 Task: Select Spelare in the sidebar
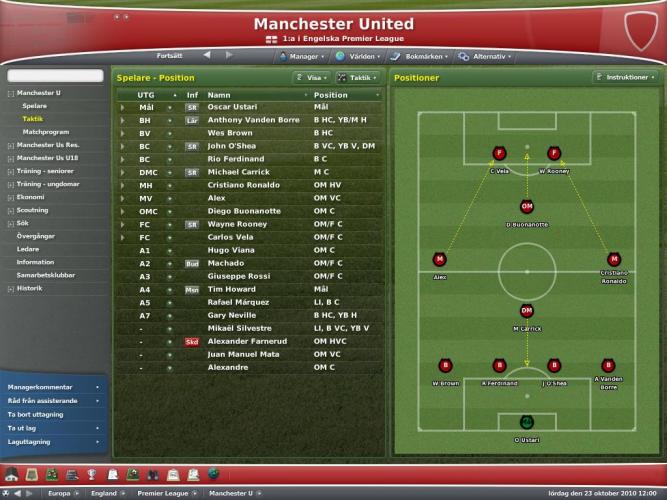[34, 105]
